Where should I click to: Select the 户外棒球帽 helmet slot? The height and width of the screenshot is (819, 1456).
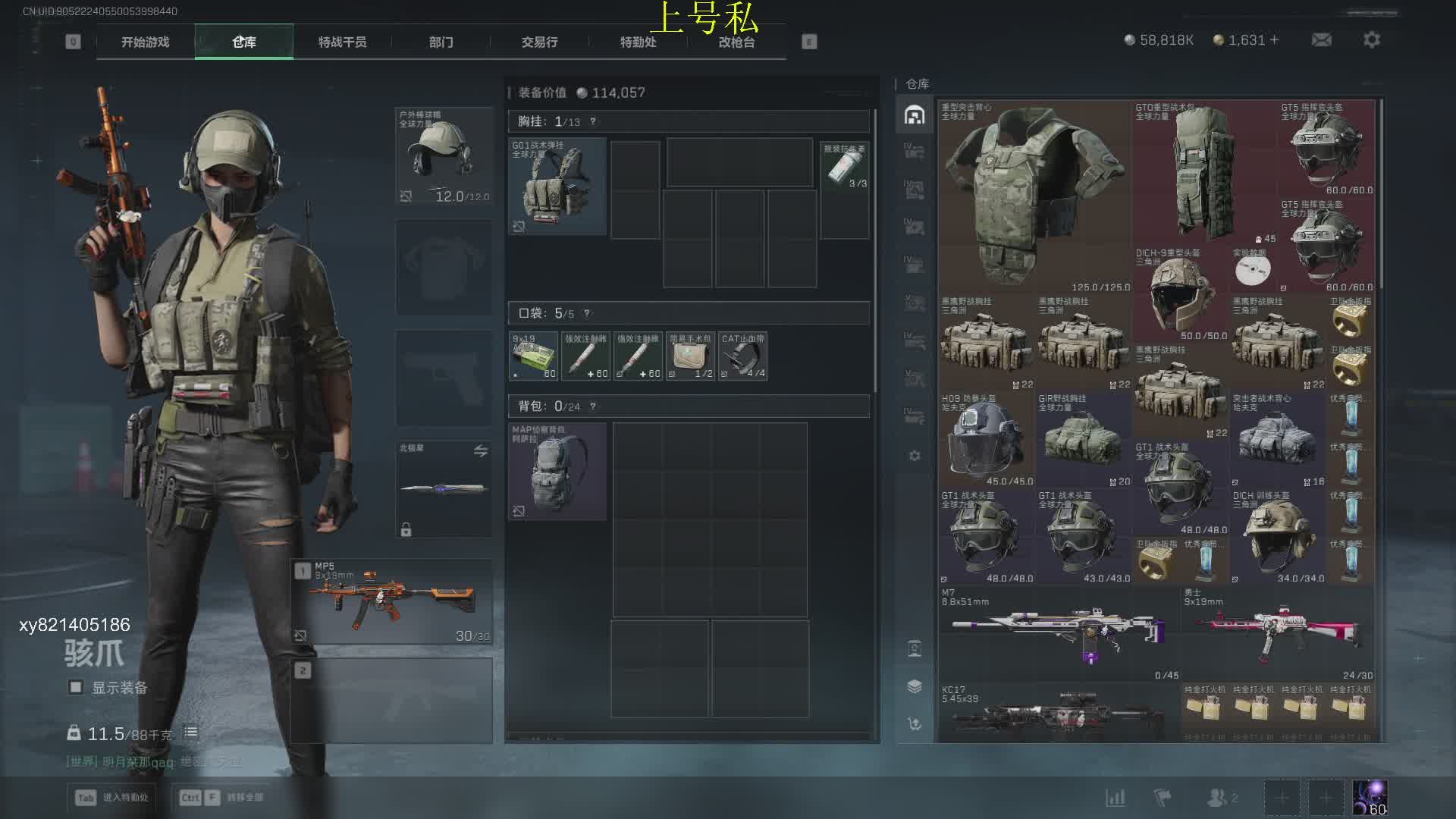[444, 155]
